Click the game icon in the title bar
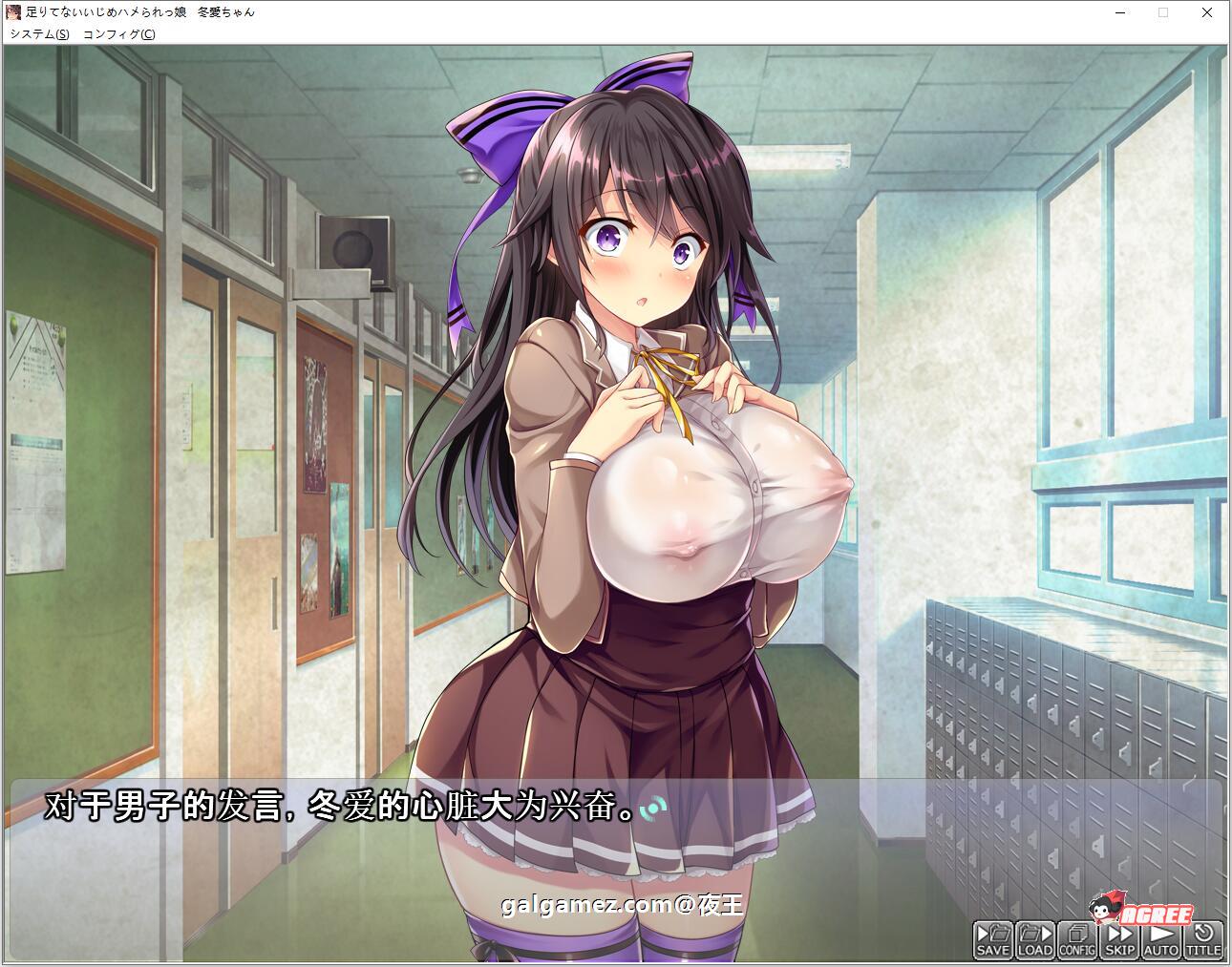The height and width of the screenshot is (967, 1232). point(13,12)
